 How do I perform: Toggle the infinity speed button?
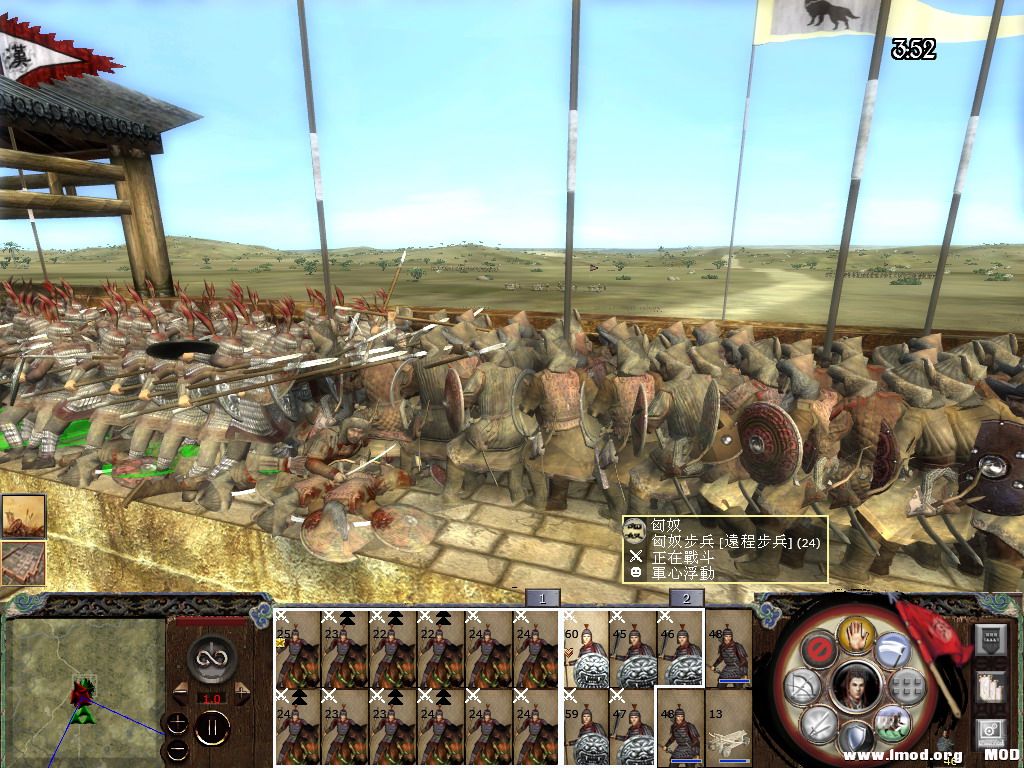tap(212, 657)
